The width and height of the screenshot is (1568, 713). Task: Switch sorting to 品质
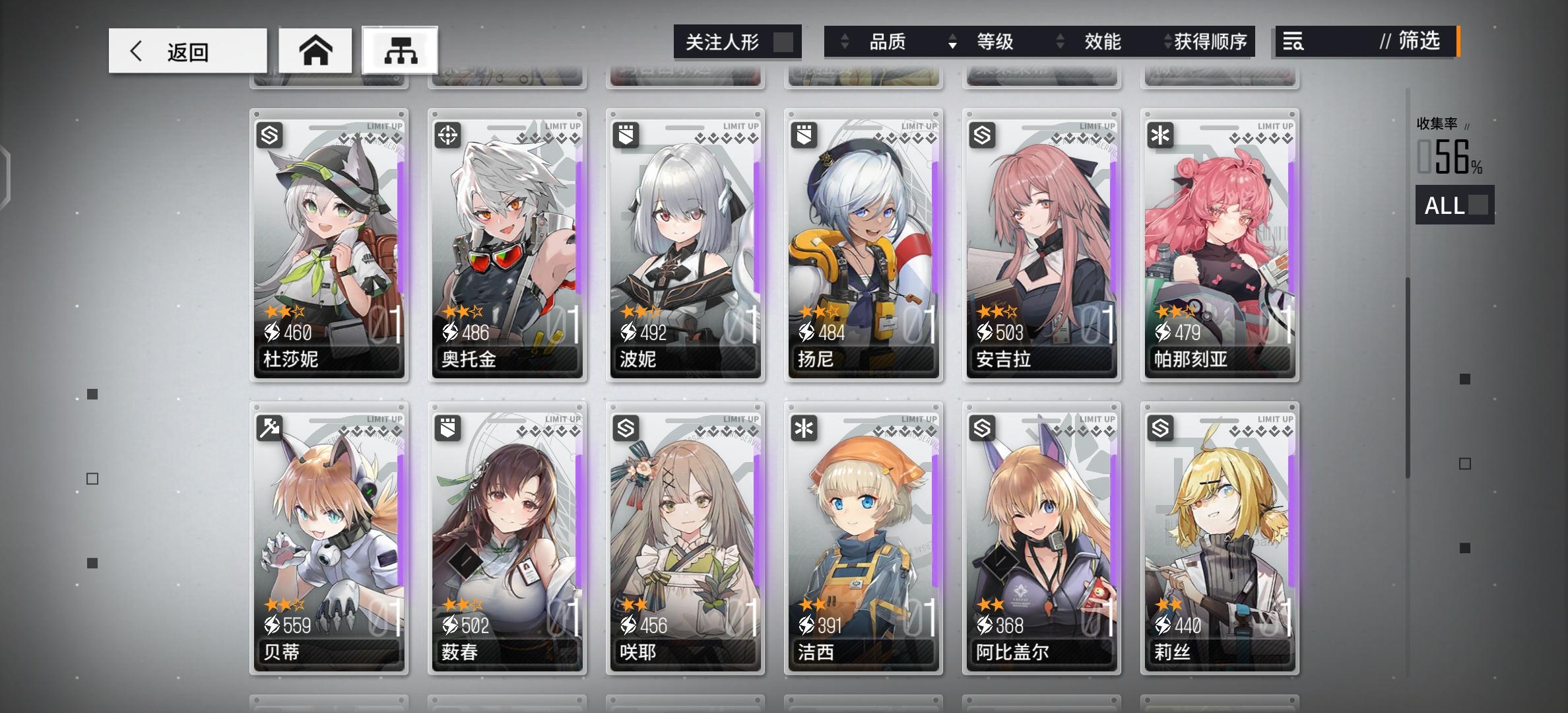click(888, 42)
